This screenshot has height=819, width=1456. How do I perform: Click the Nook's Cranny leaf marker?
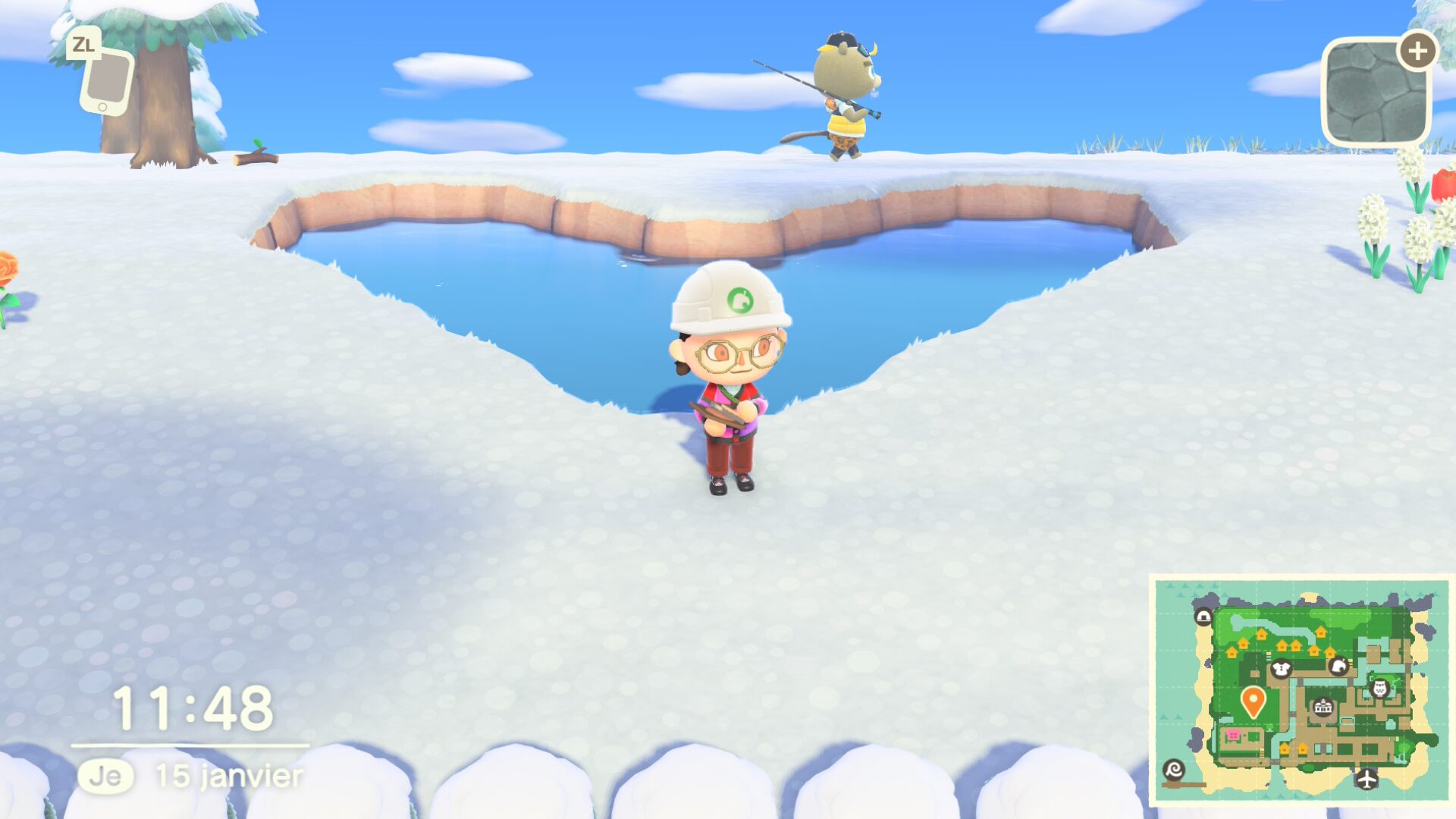pyautogui.click(x=1338, y=667)
